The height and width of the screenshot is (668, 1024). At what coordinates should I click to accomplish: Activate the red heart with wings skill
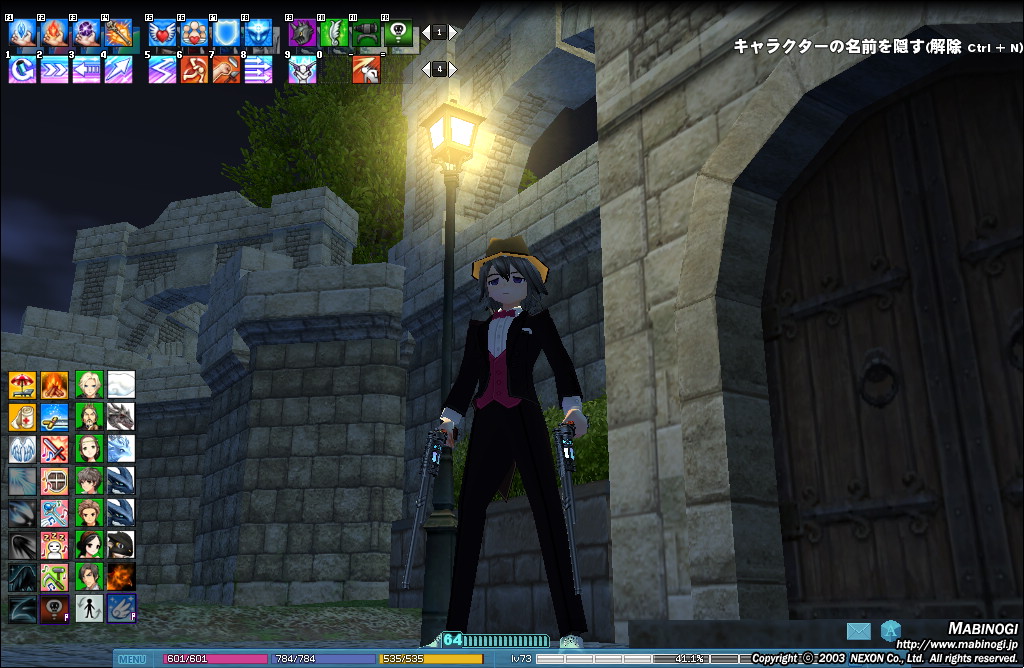(162, 34)
